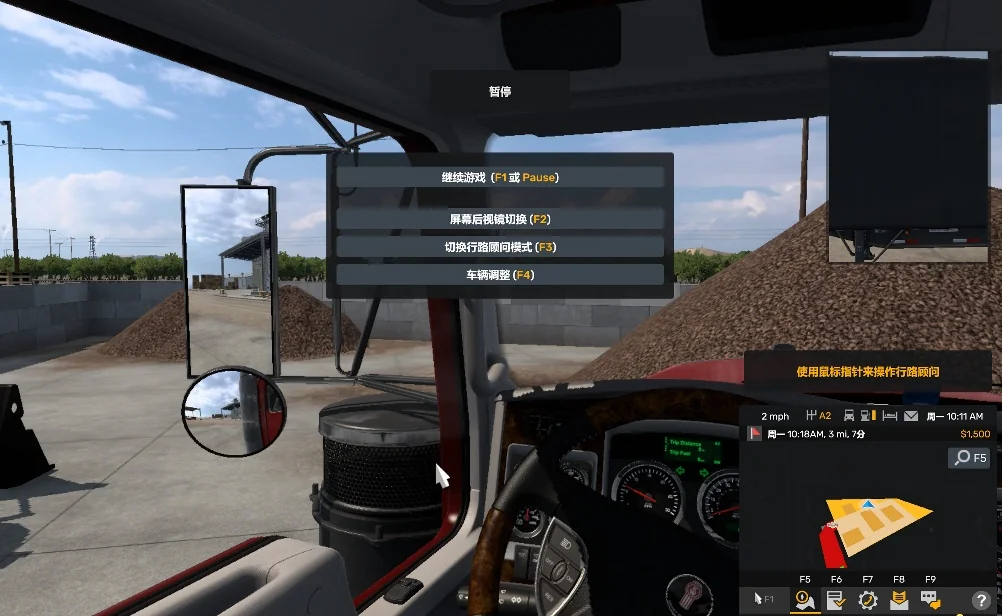Open the navigation map tab
This screenshot has width=1003, height=616.
tap(804, 600)
